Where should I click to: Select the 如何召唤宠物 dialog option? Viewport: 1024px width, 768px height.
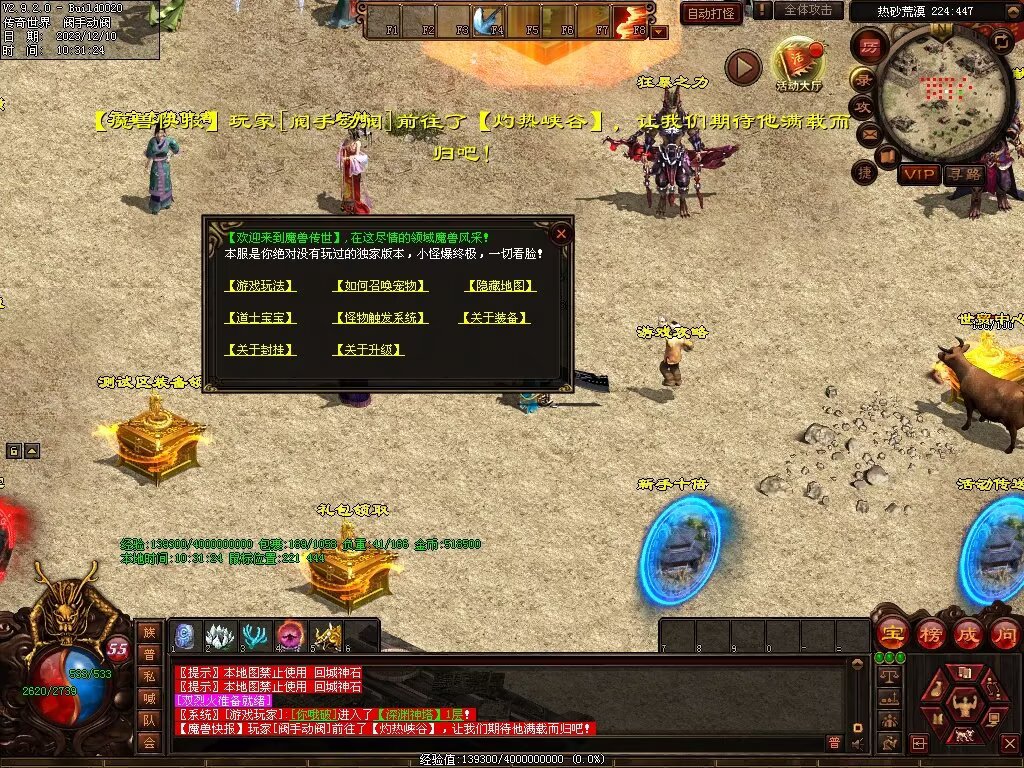380,286
